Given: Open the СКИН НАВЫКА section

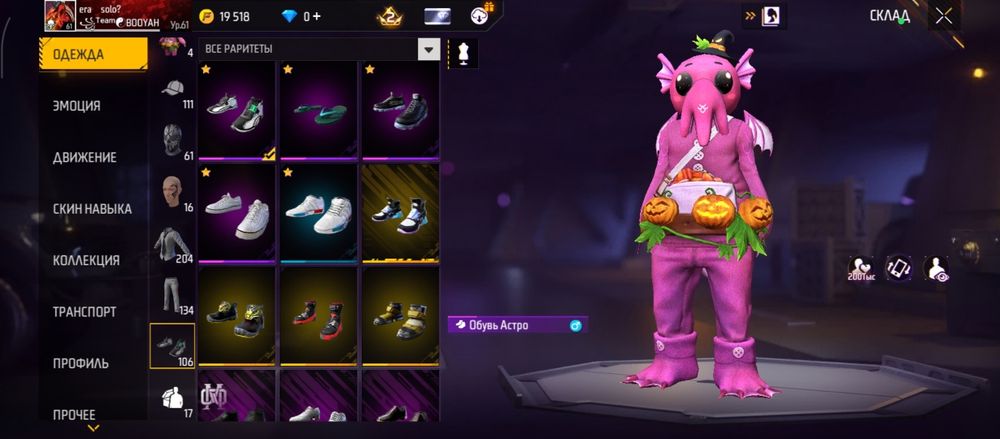Looking at the screenshot, I should click(x=92, y=208).
